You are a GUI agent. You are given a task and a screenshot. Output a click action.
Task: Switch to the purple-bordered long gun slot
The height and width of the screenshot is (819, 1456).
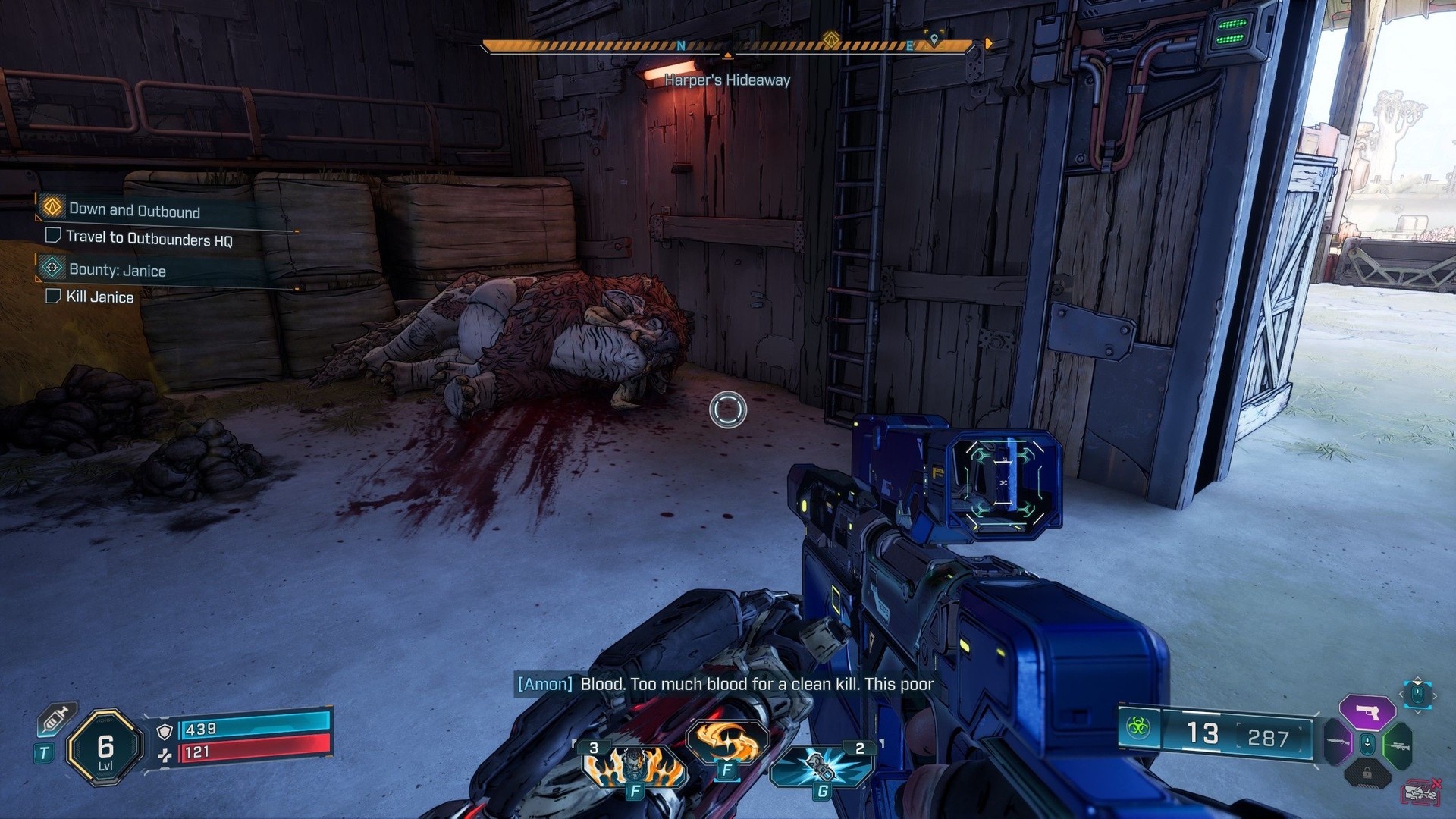(x=1338, y=742)
